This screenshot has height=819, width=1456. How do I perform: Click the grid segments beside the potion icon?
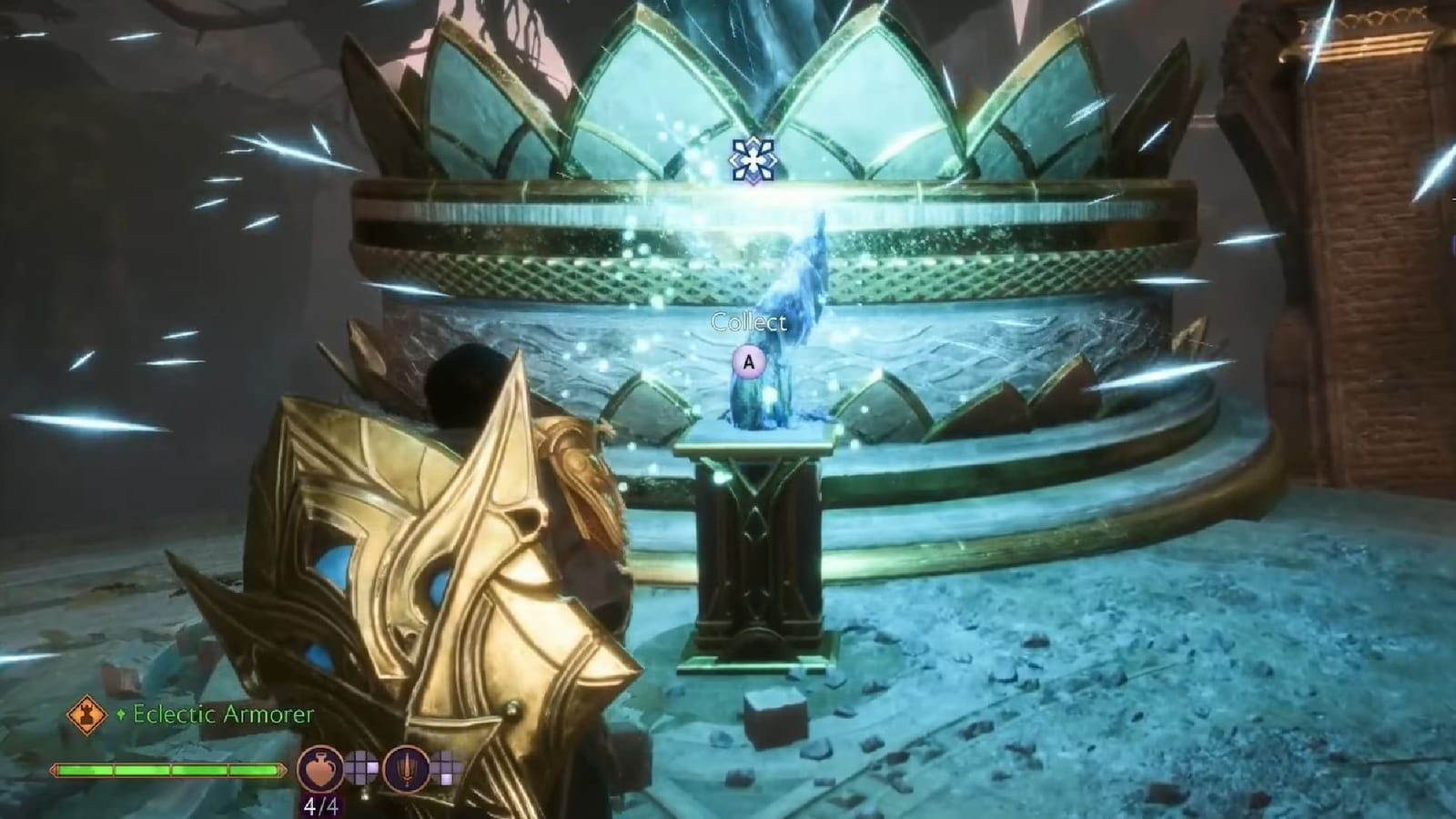(360, 768)
